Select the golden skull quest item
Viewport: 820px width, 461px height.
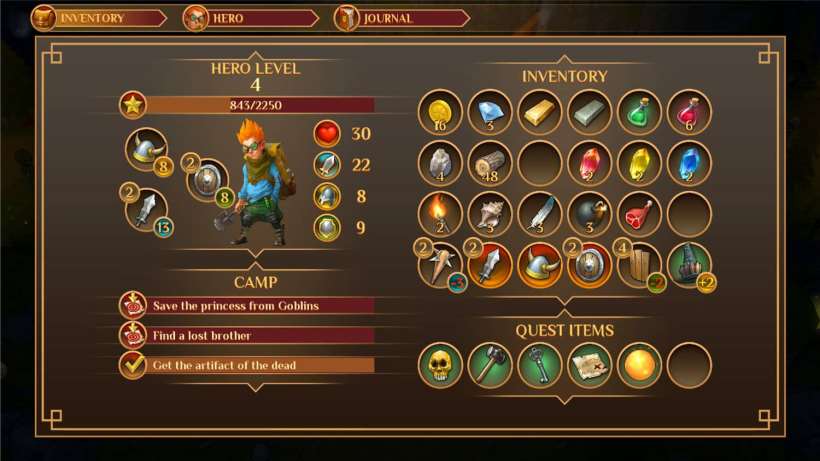[x=440, y=365]
